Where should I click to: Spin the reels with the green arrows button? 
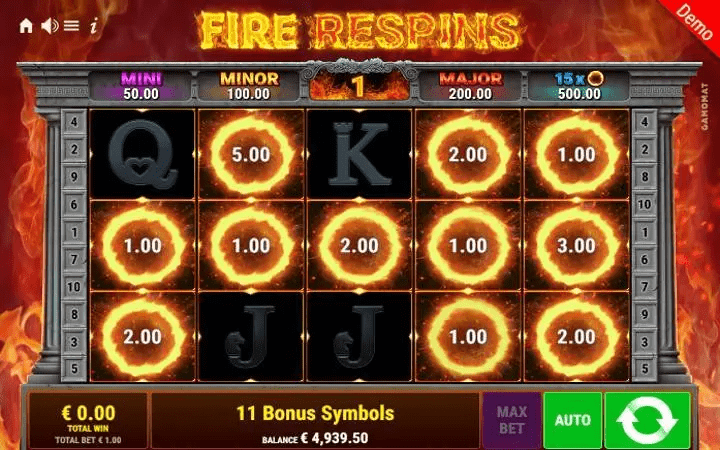[x=647, y=420]
